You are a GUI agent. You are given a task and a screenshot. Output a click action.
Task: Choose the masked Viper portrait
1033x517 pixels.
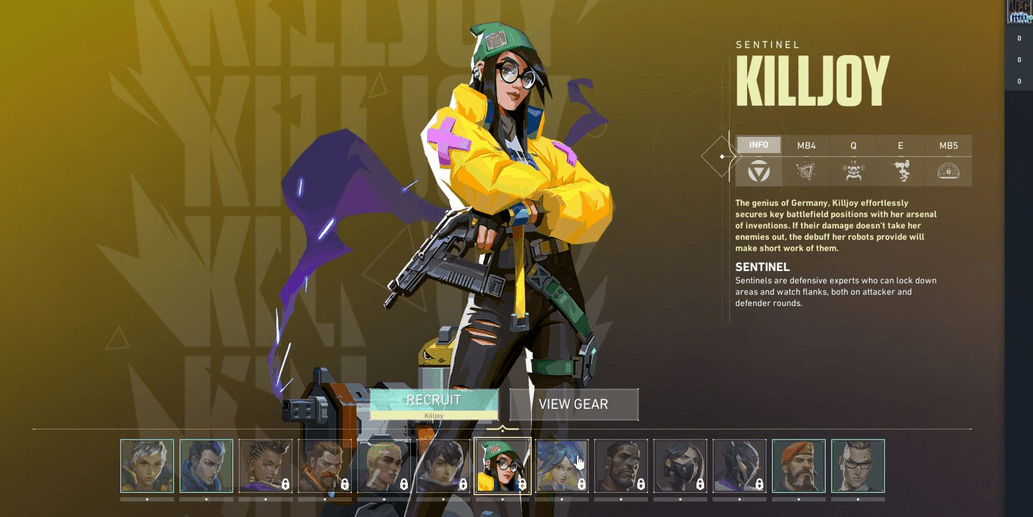click(x=680, y=466)
